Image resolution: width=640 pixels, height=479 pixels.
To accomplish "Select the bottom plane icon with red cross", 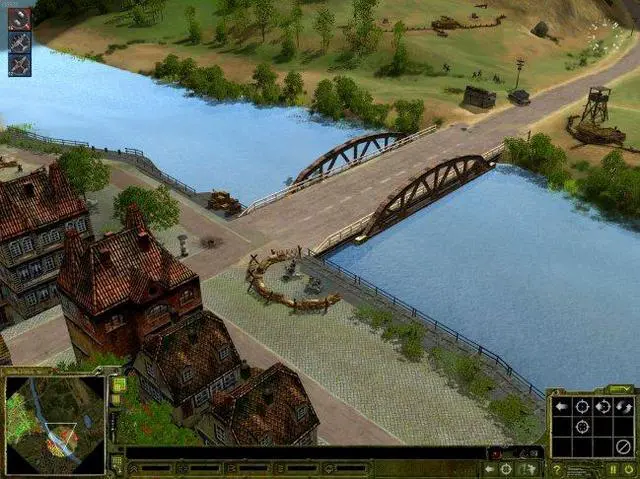I will (19, 65).
